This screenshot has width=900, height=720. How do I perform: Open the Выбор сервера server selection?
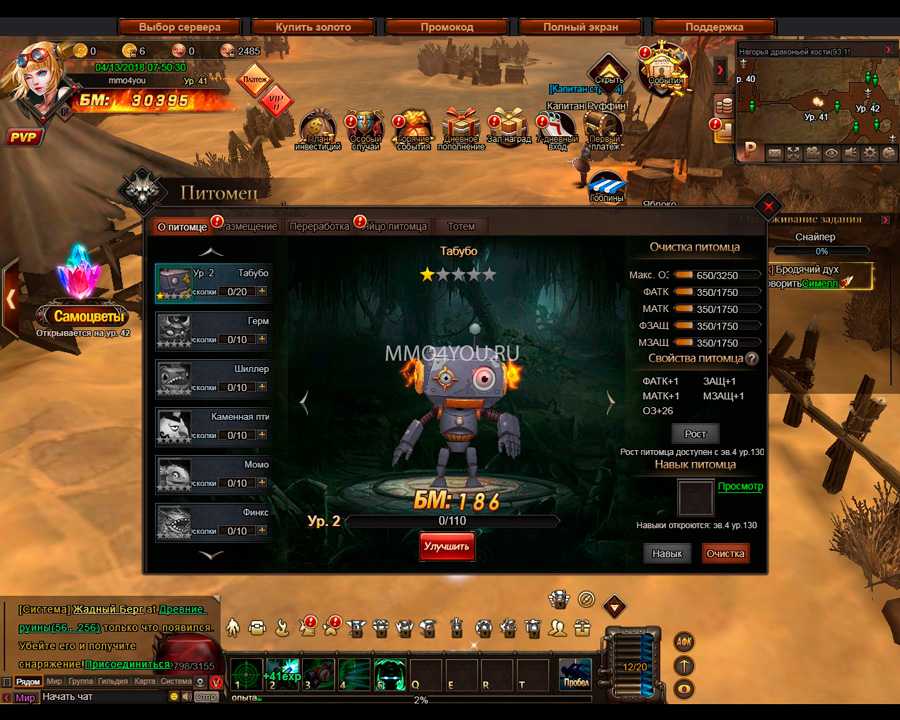coord(179,27)
